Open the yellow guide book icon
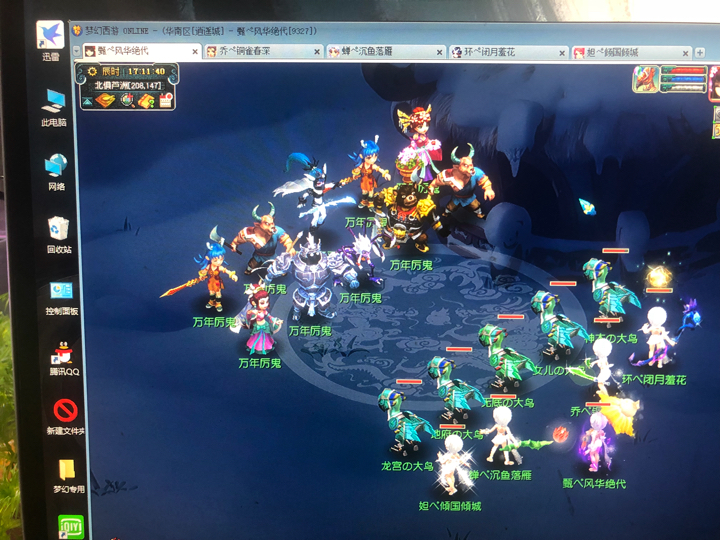The image size is (720, 540). click(x=146, y=99)
